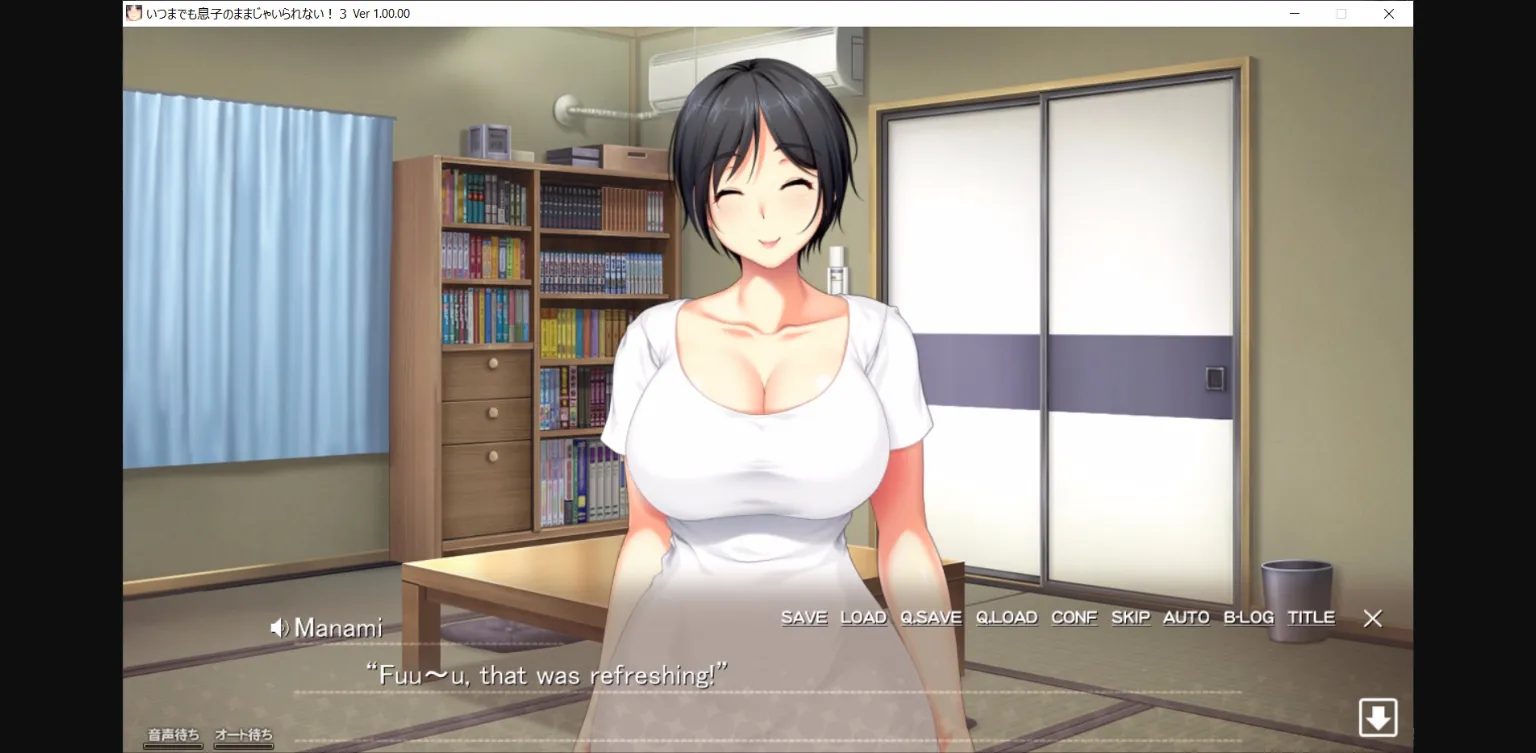Enable SKIP mode

1130,617
